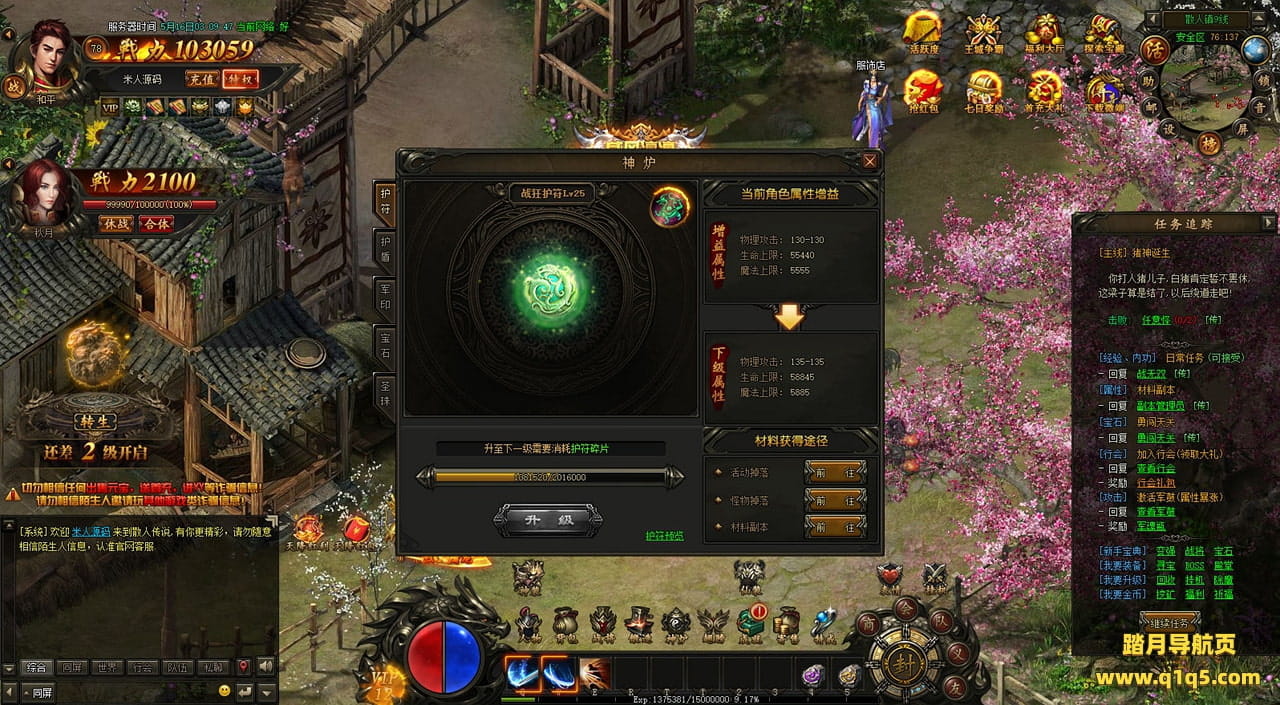
Task: Open the 护符掉落 amulet drop link
Action: point(664,536)
